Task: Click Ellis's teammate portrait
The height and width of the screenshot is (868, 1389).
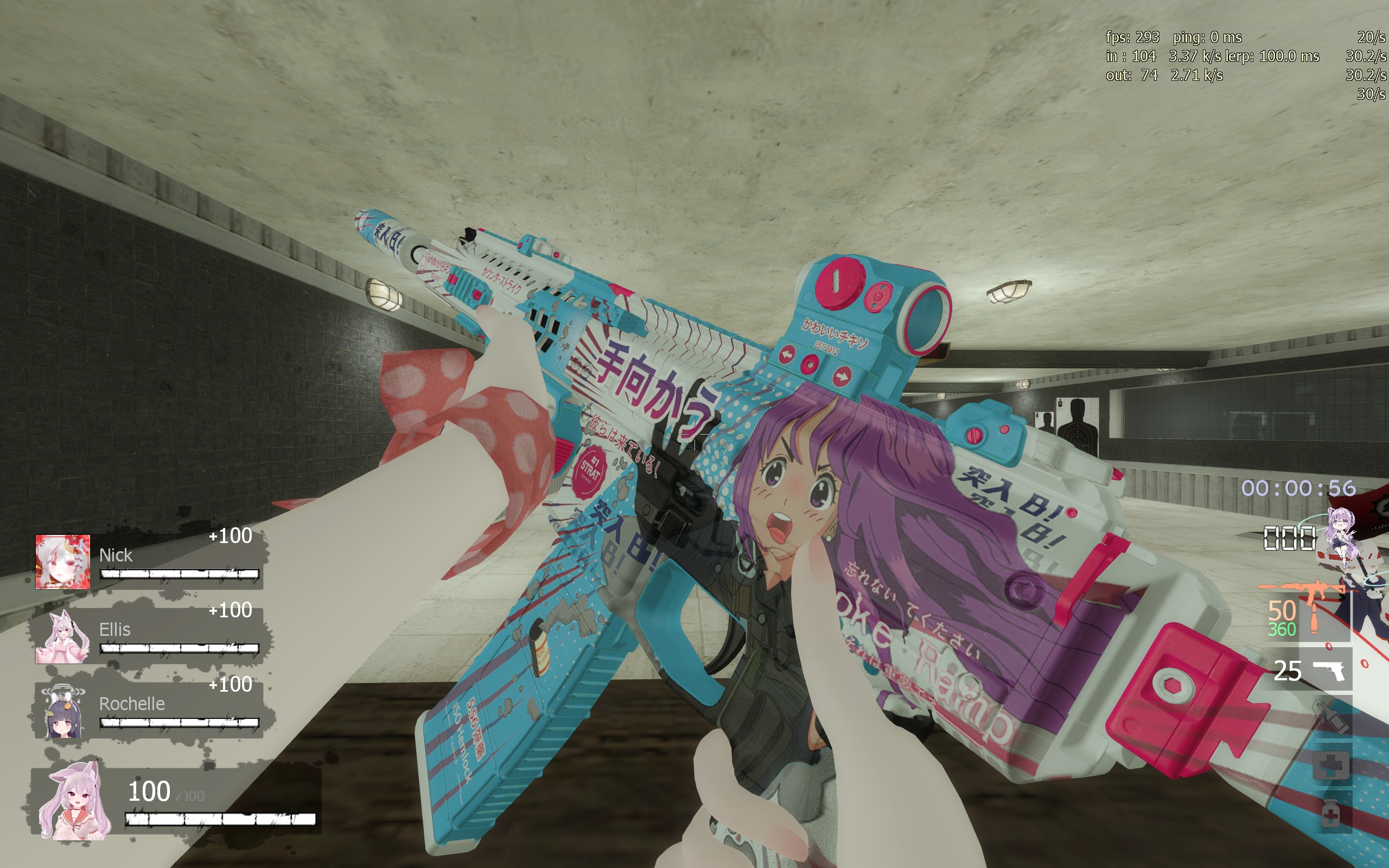Action: pos(62,636)
